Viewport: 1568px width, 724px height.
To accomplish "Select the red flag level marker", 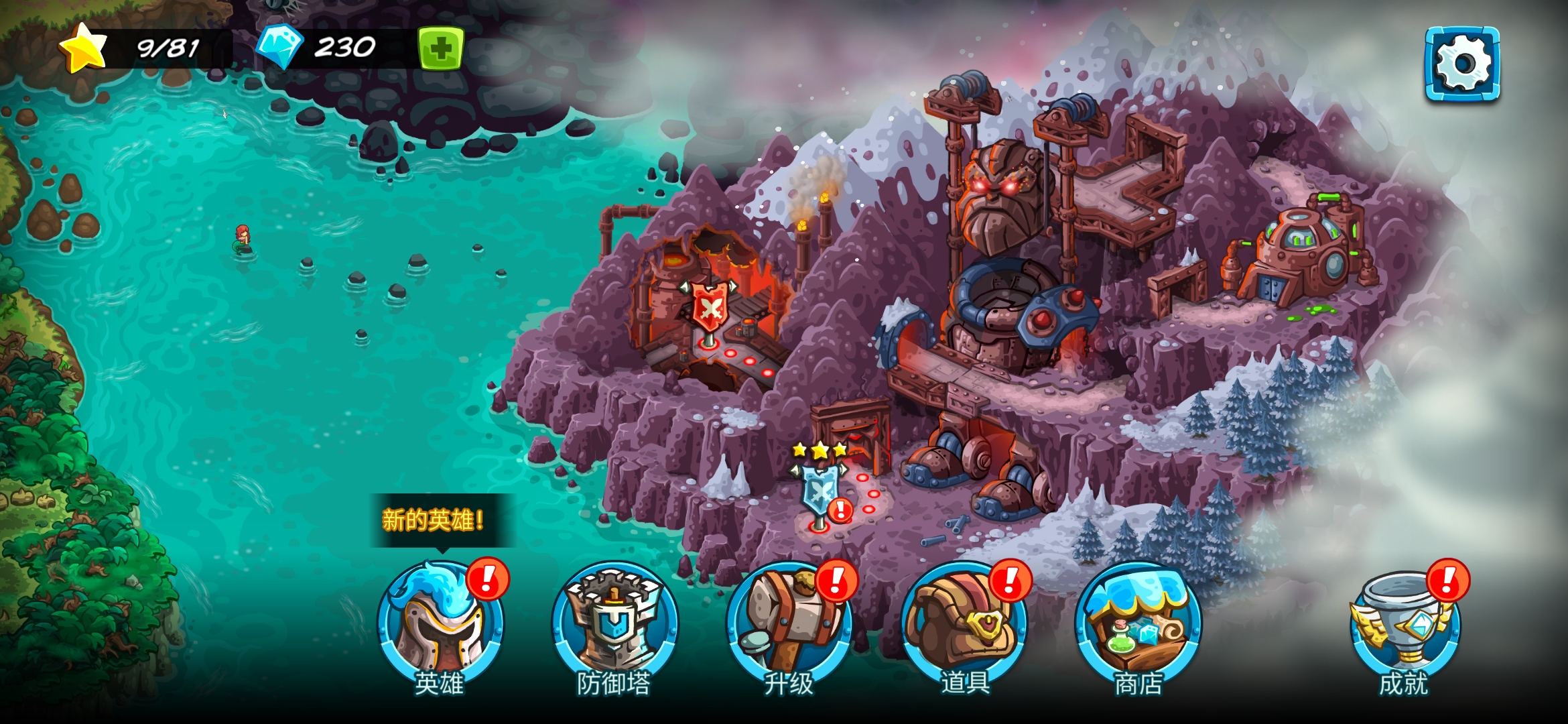I will pyautogui.click(x=709, y=310).
